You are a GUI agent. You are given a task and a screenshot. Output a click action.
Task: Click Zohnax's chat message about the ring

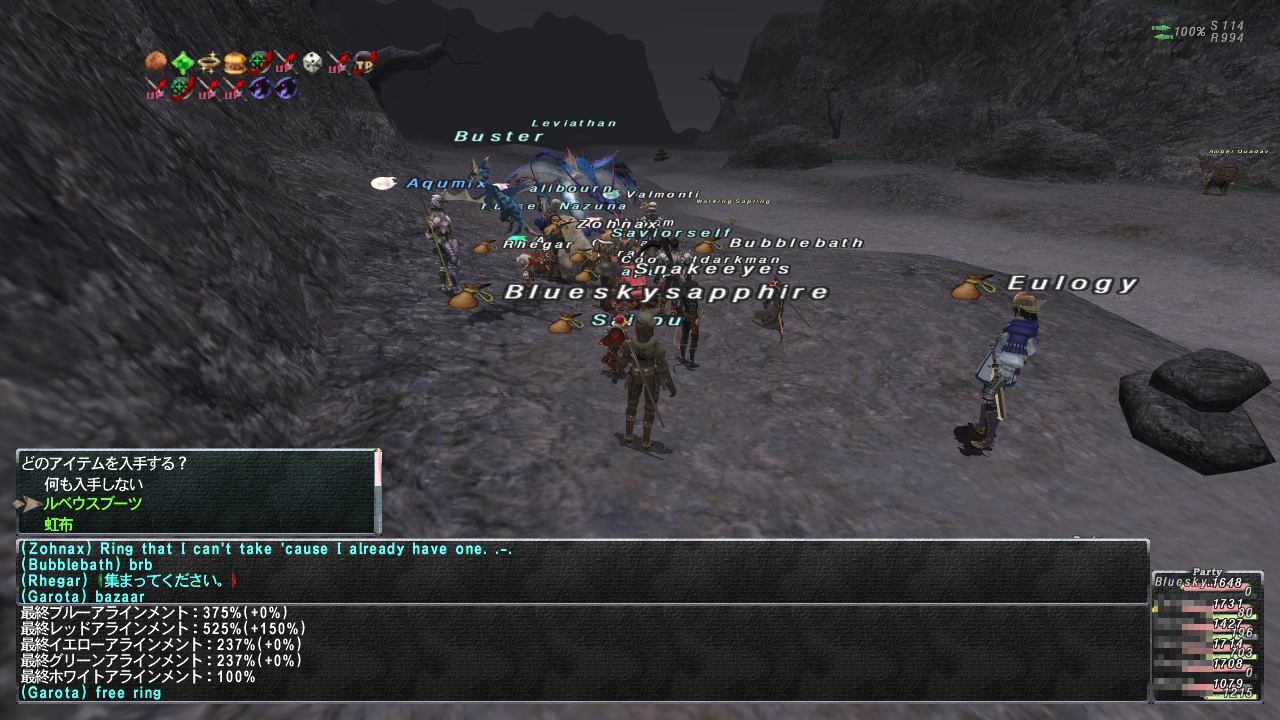[x=266, y=549]
